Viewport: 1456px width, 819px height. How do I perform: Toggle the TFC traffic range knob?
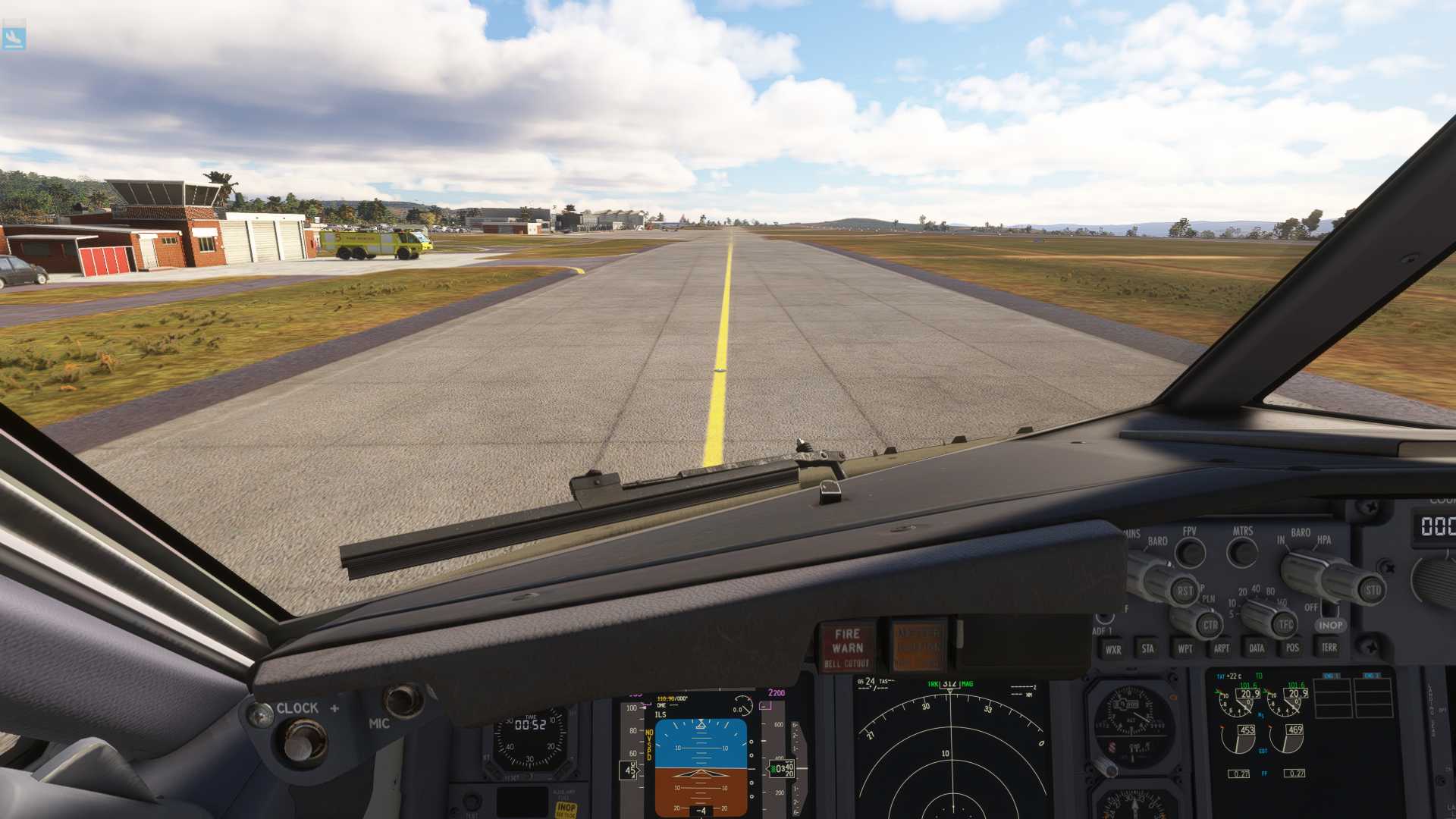pos(1285,625)
